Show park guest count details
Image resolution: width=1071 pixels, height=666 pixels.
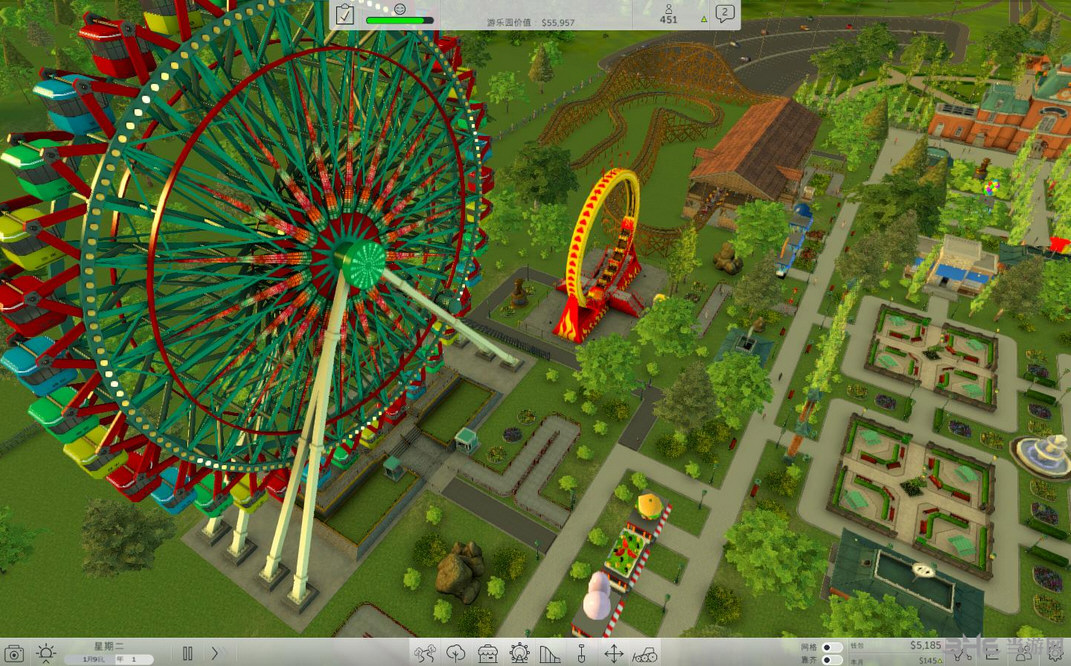(668, 14)
